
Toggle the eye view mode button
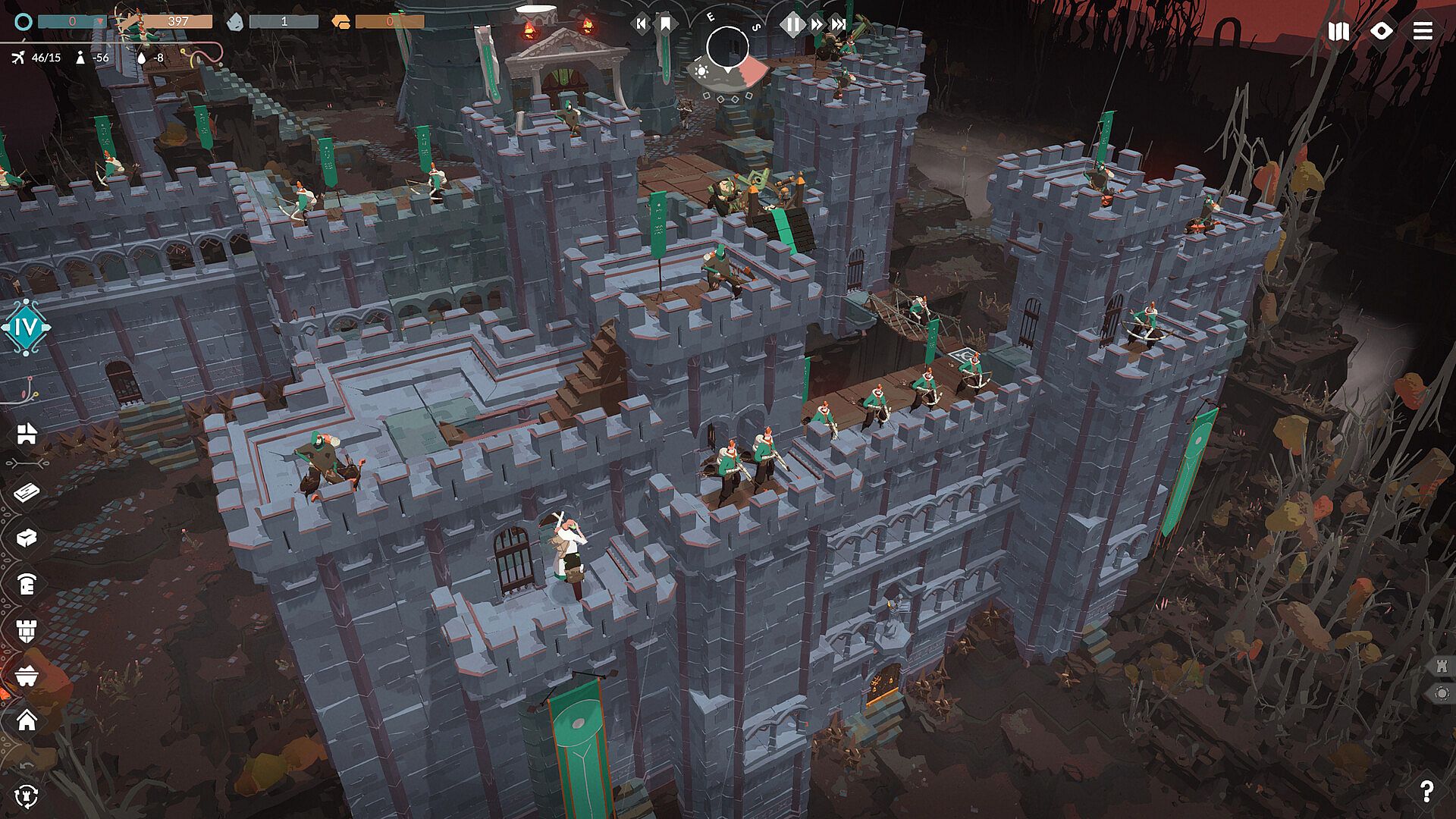[x=1382, y=31]
